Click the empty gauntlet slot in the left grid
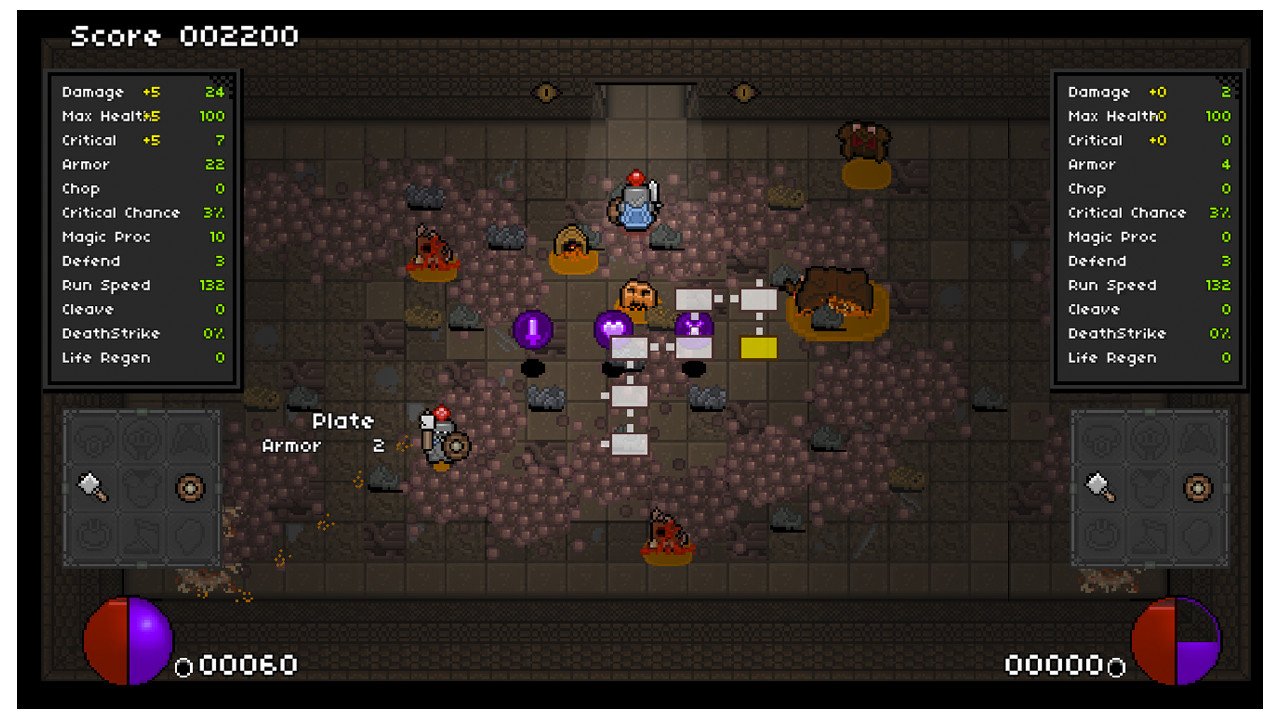The height and width of the screenshot is (720, 1280). (x=90, y=533)
